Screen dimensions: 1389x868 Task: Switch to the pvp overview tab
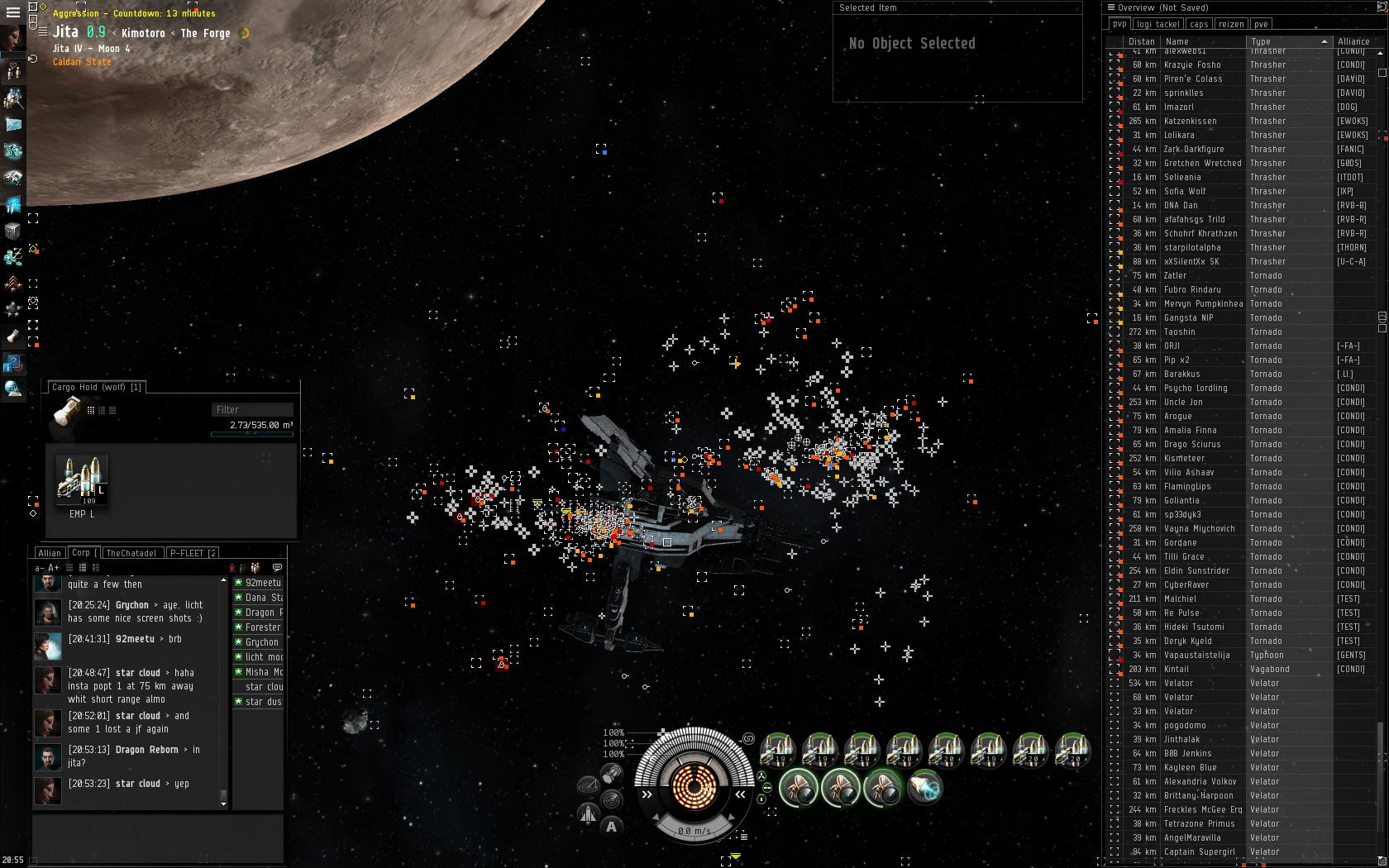coord(1119,24)
